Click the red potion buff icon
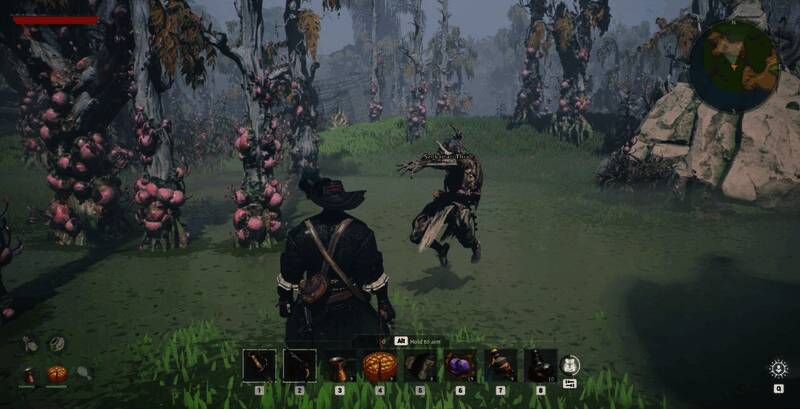This screenshot has height=409, width=800. tap(29, 375)
